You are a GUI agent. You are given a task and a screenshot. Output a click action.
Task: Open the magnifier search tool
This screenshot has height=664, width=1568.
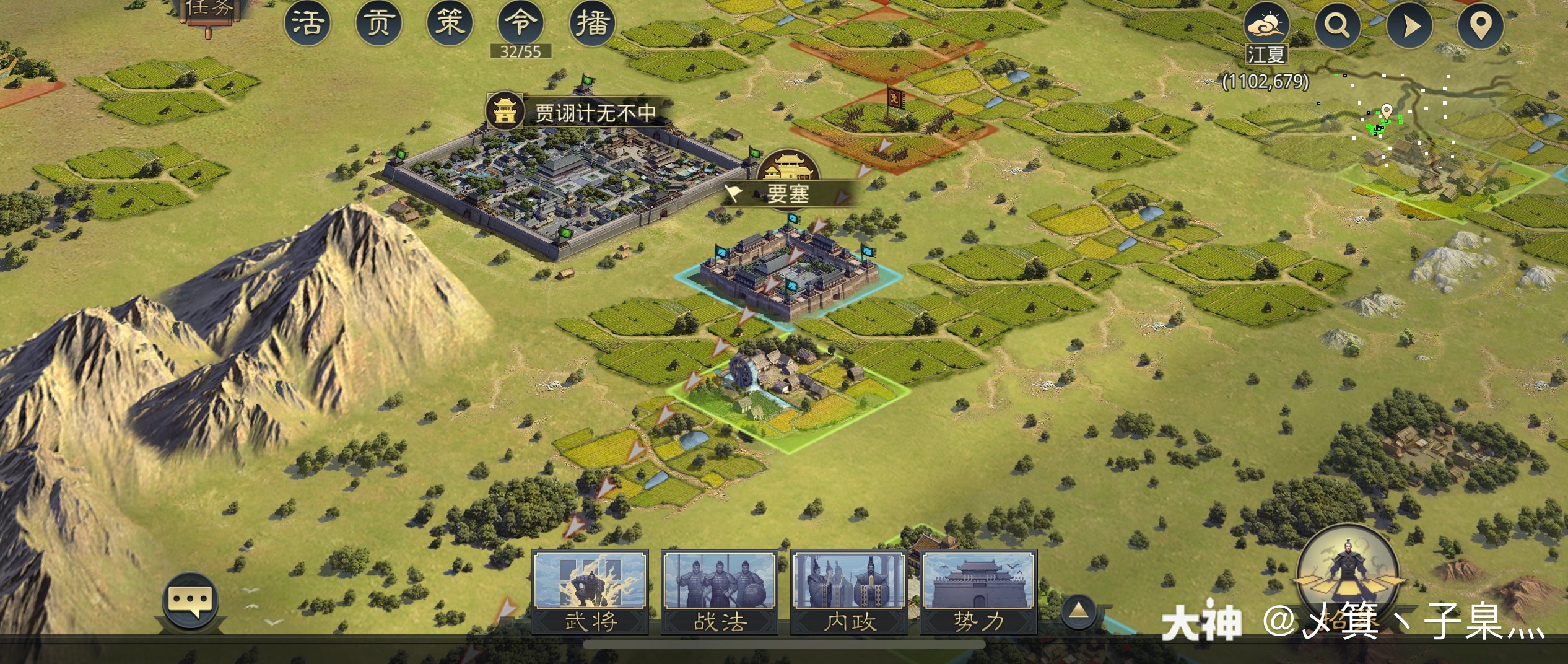(1338, 26)
